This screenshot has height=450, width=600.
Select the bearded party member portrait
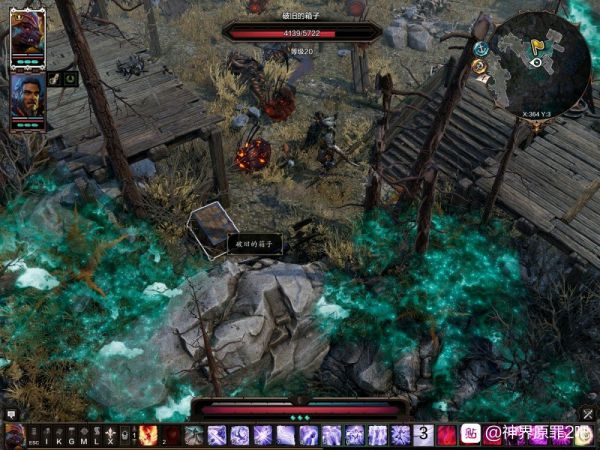27,98
